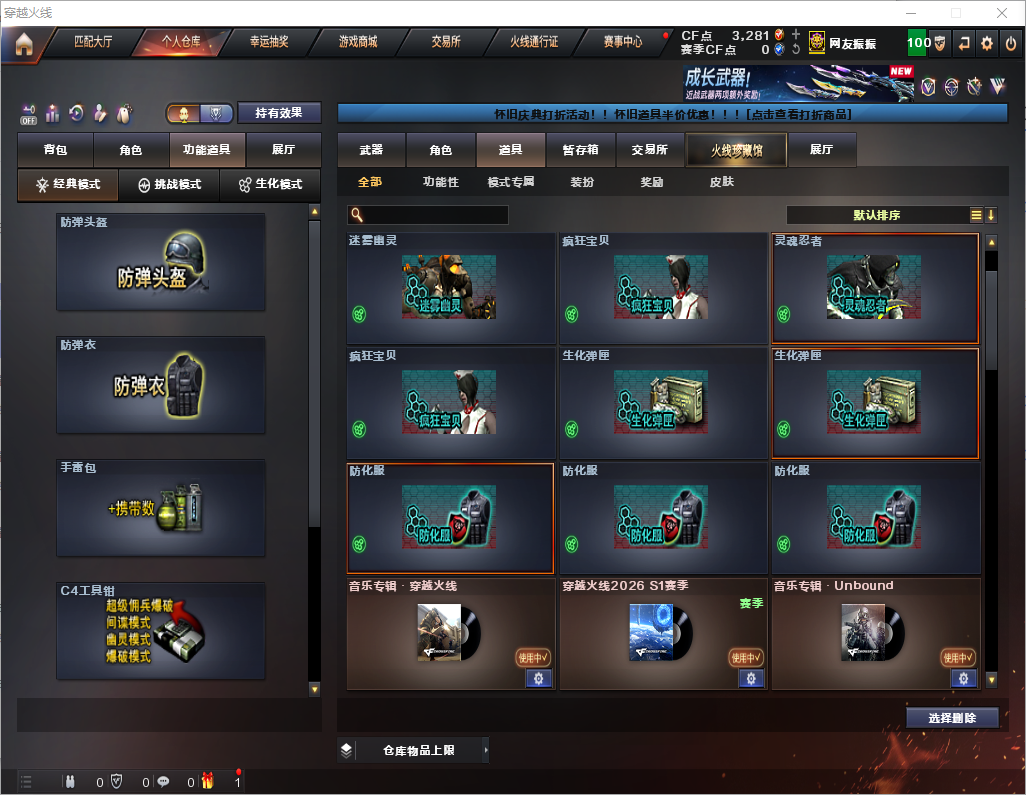Open 火线通行证 battle pass

tap(534, 43)
